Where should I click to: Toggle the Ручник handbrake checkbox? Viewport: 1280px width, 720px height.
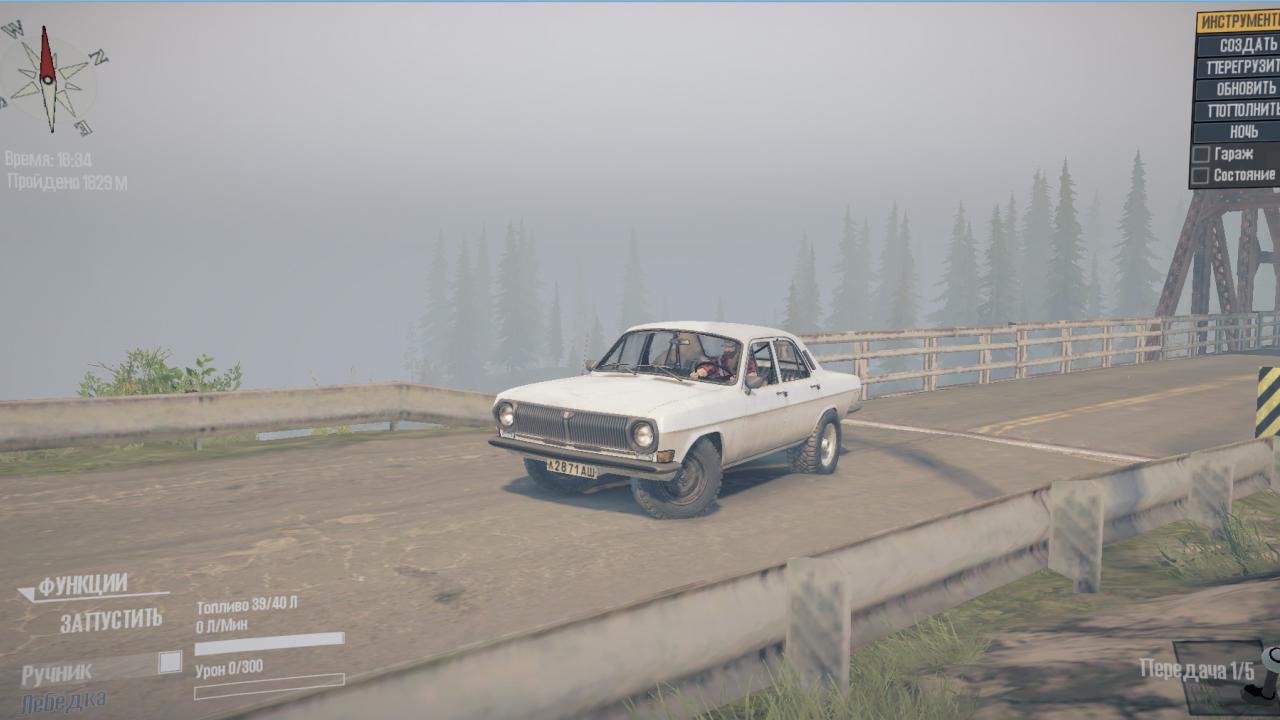170,662
